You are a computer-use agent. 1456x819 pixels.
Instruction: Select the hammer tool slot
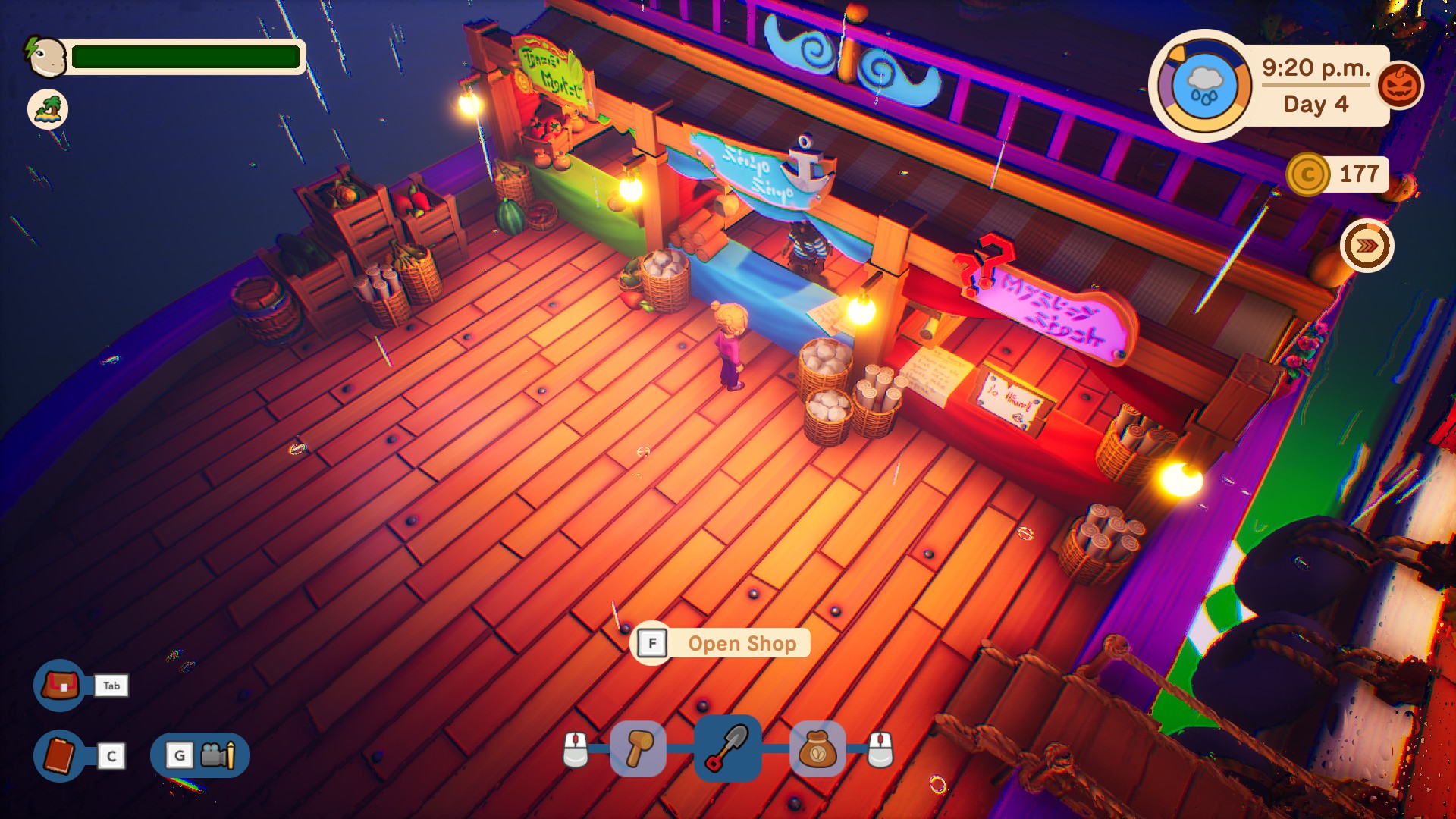click(638, 749)
